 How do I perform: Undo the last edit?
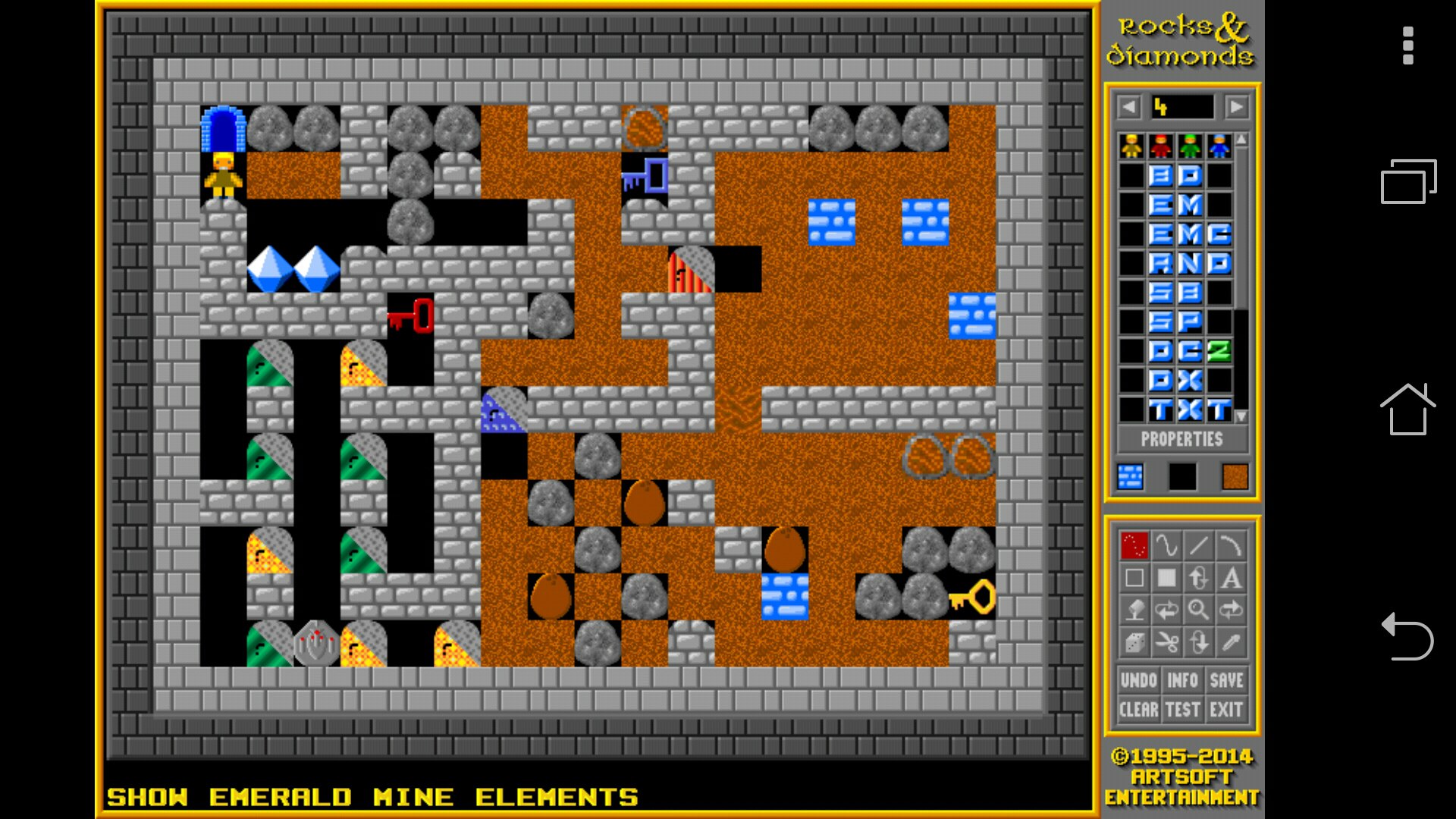pos(1138,680)
